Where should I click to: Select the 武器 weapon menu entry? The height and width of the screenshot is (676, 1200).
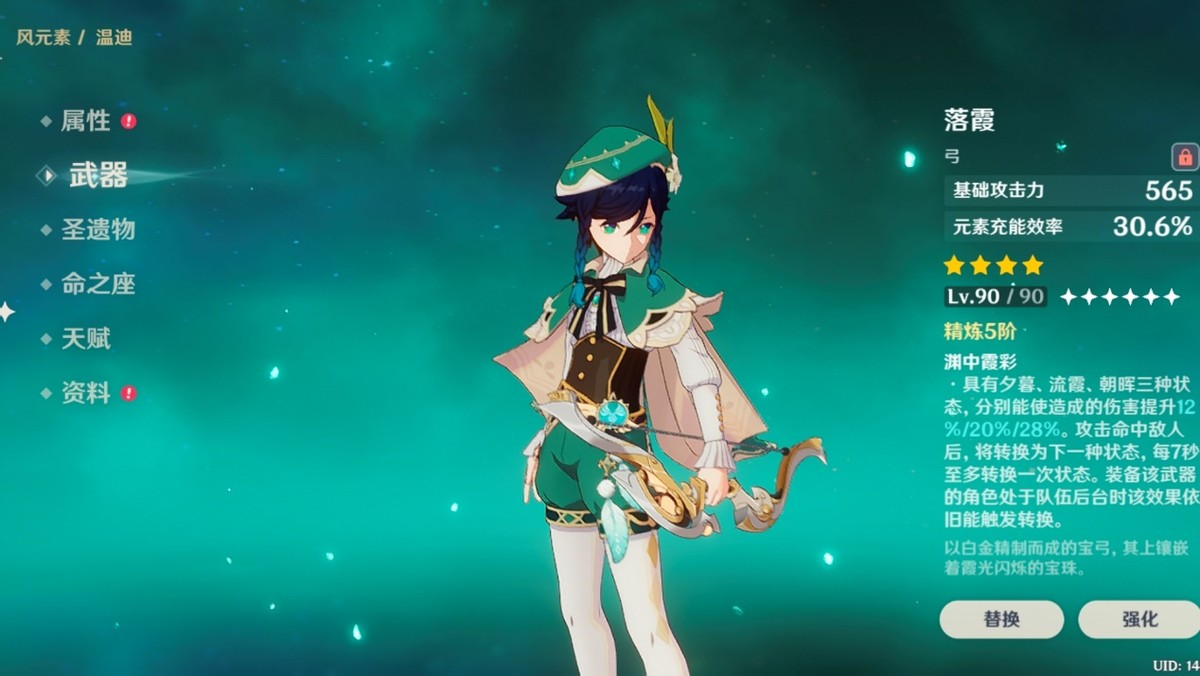pyautogui.click(x=98, y=176)
